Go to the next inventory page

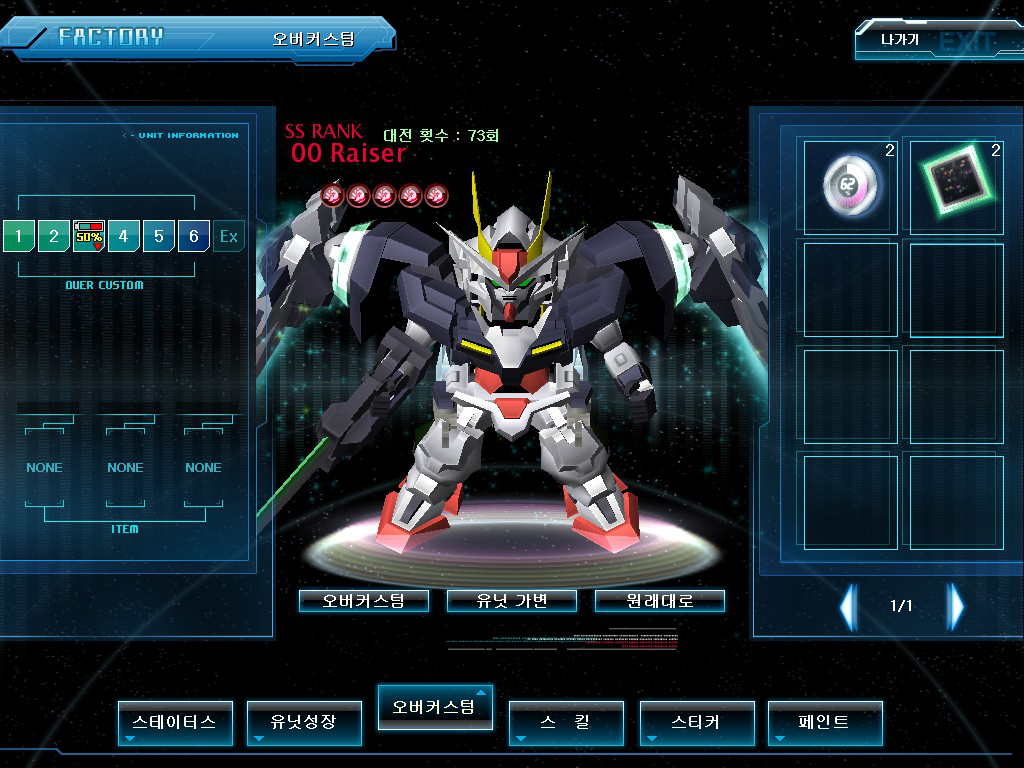tap(956, 606)
